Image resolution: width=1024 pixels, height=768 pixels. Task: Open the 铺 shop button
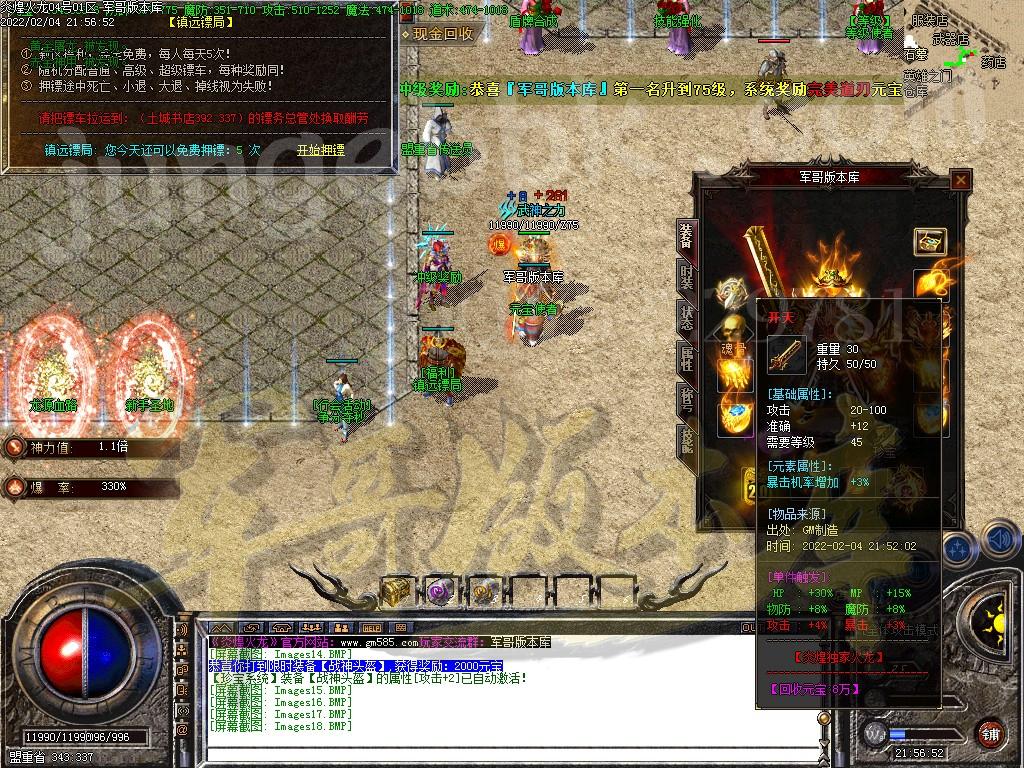coord(990,733)
